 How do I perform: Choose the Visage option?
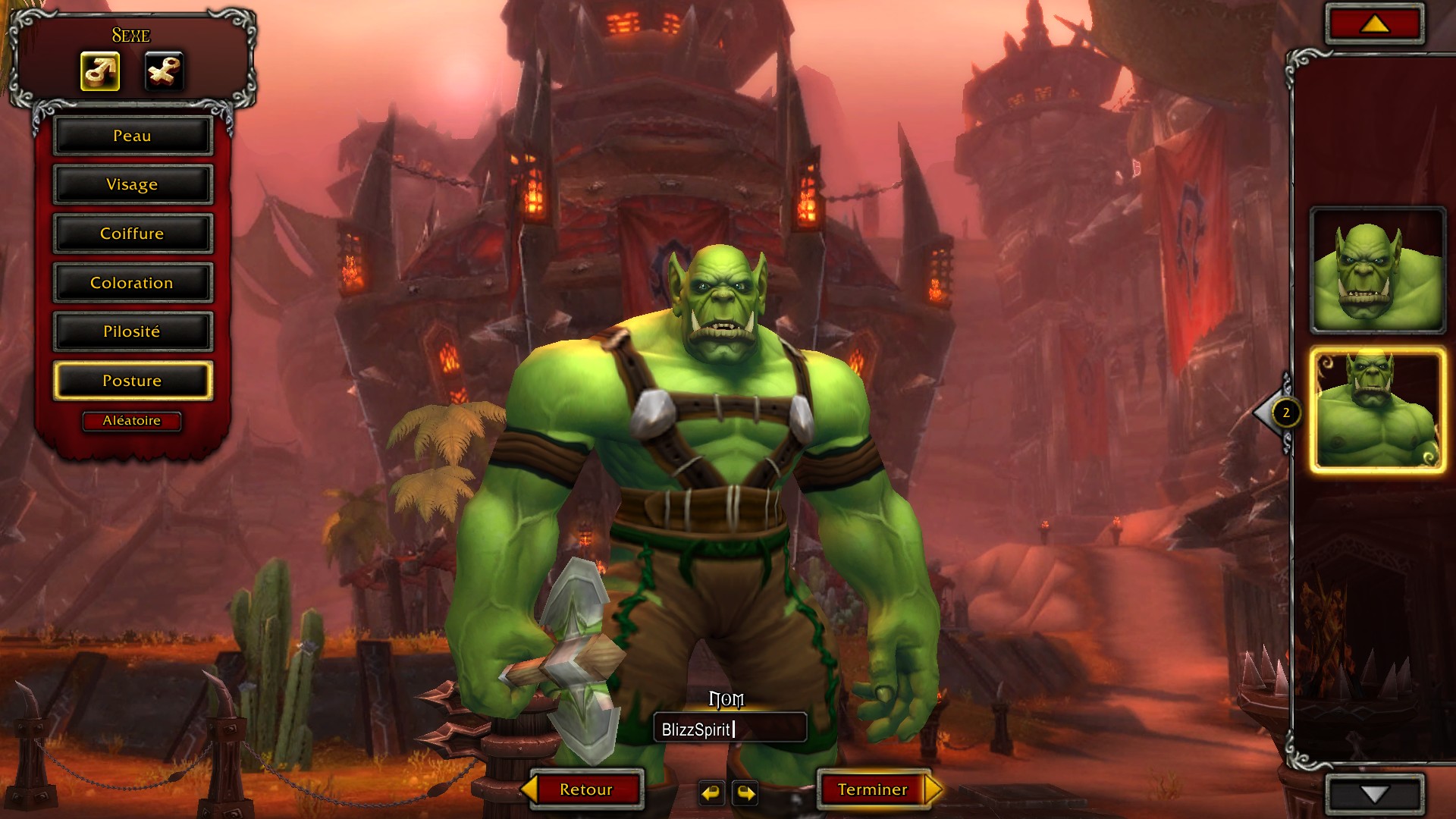132,184
